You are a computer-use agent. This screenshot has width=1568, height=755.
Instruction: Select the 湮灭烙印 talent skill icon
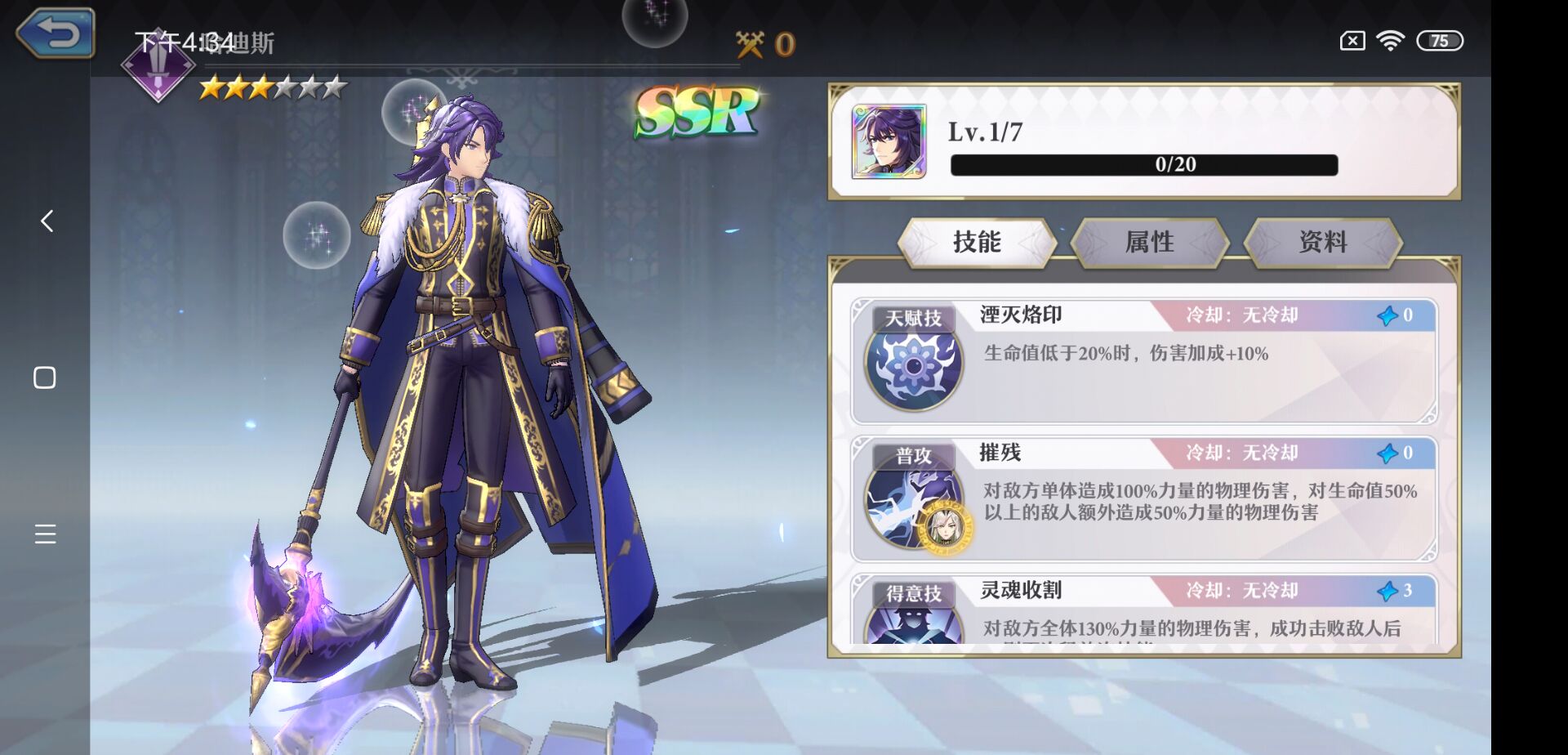point(914,365)
